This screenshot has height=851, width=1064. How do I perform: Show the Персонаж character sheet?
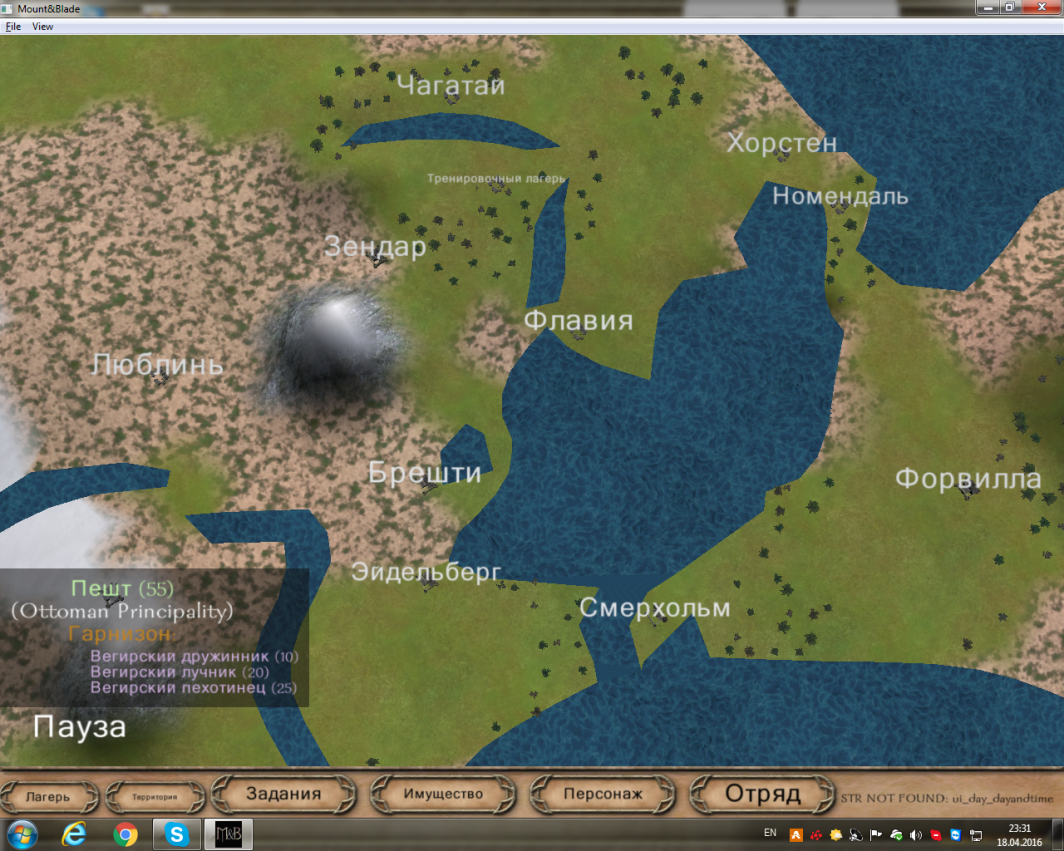click(602, 794)
